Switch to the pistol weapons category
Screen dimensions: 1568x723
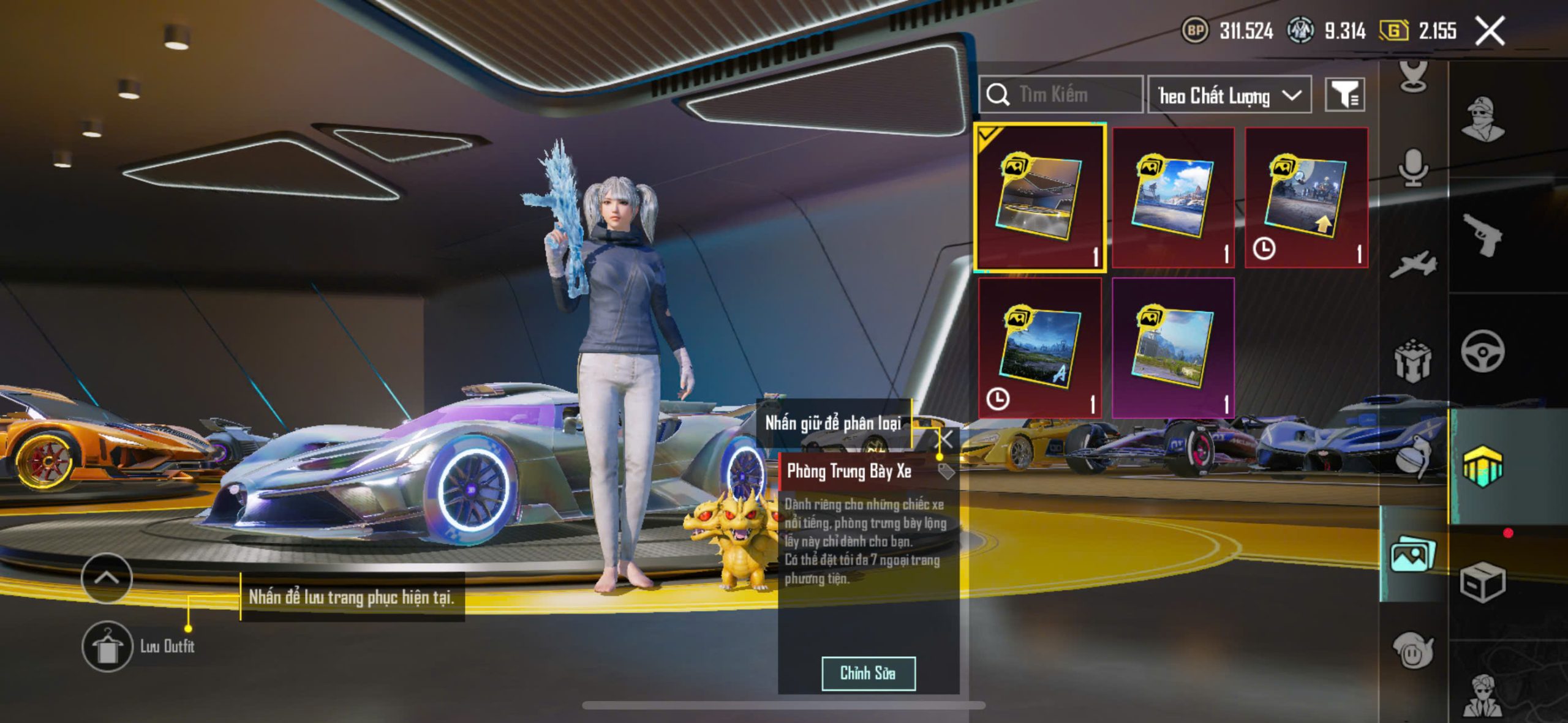(x=1482, y=234)
